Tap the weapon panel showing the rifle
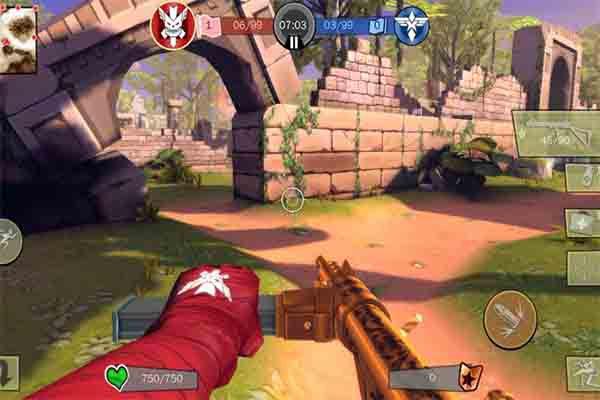The width and height of the screenshot is (600, 400). [x=556, y=132]
